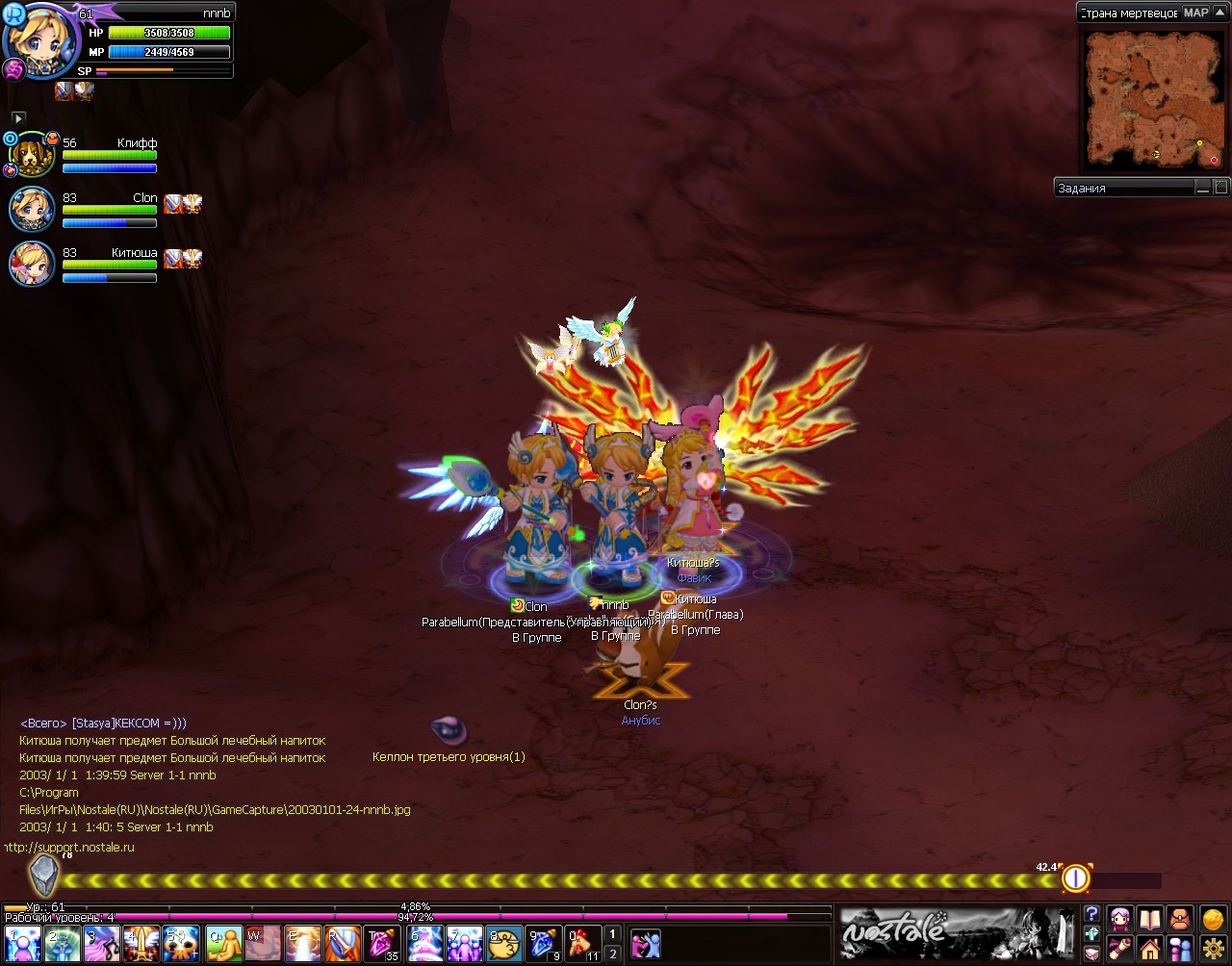This screenshot has width=1232, height=966.
Task: Minimize the Задания quest tracker
Action: pyautogui.click(x=1205, y=188)
